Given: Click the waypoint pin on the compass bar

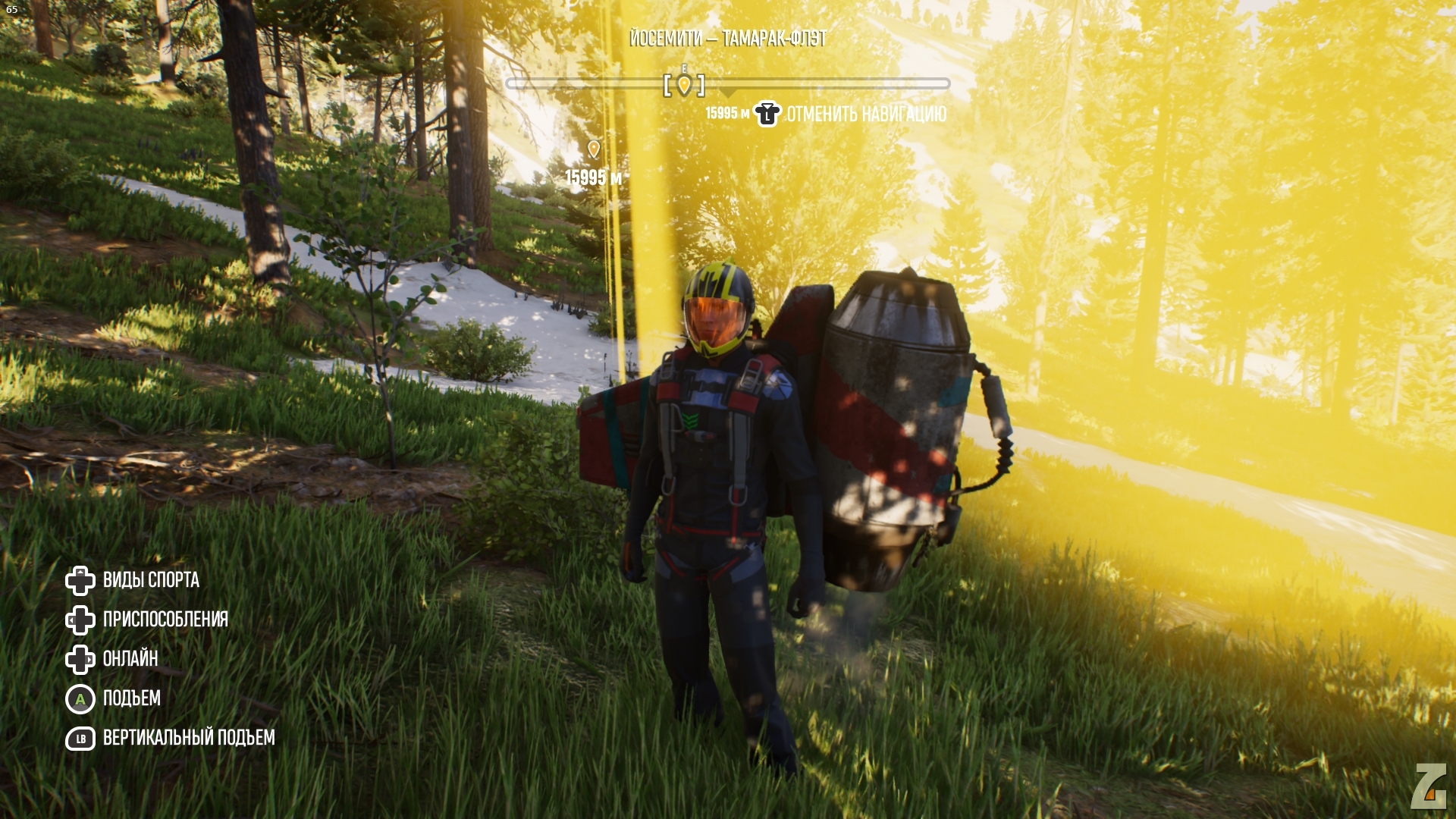Looking at the screenshot, I should pos(684,85).
